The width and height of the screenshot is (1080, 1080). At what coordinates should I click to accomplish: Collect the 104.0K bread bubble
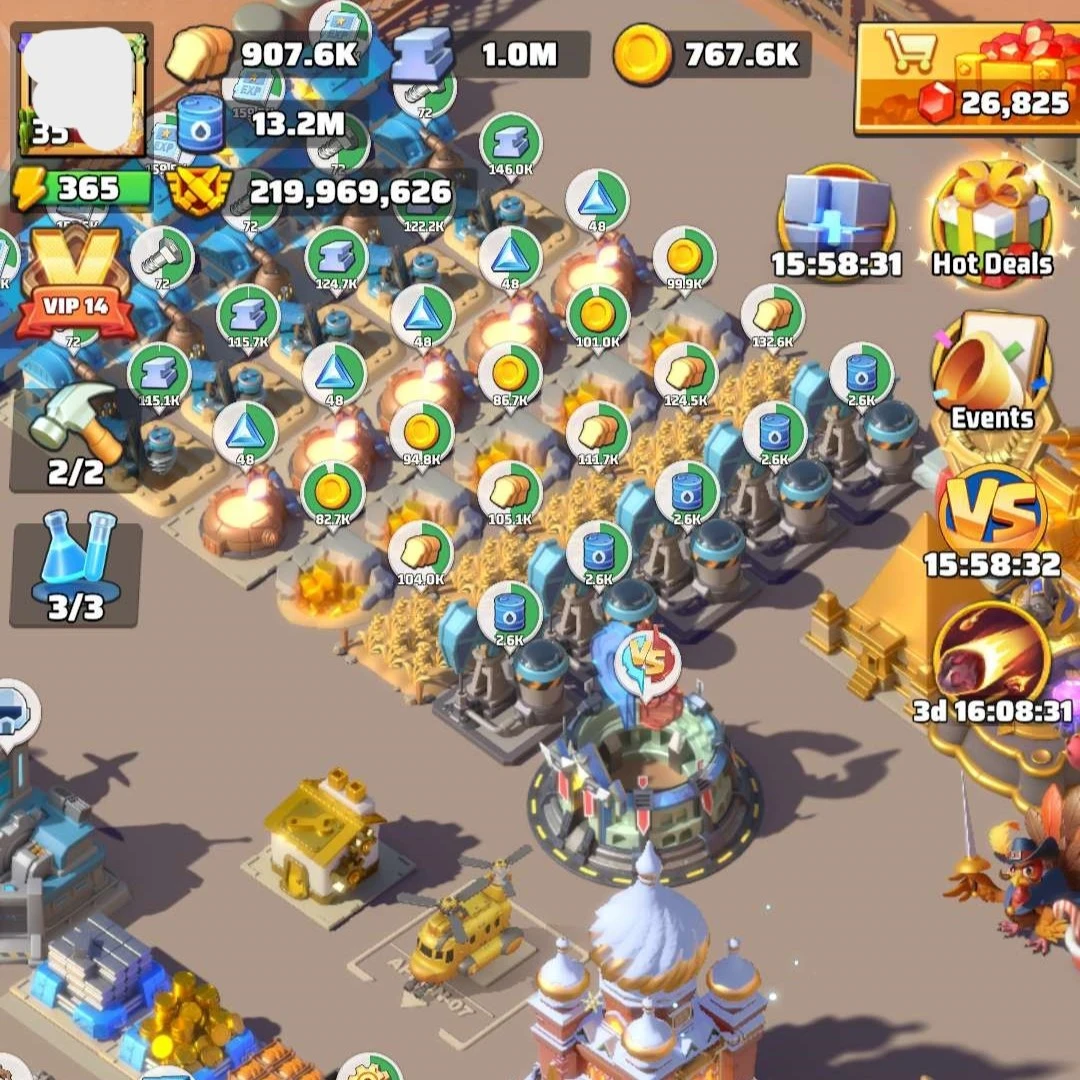pyautogui.click(x=420, y=551)
